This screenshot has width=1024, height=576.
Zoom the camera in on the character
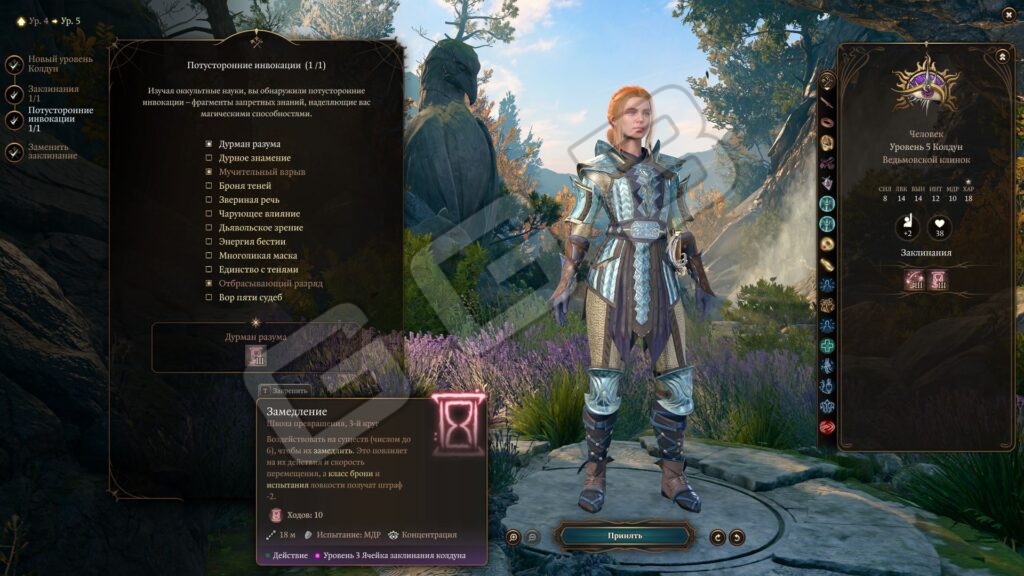coord(513,537)
